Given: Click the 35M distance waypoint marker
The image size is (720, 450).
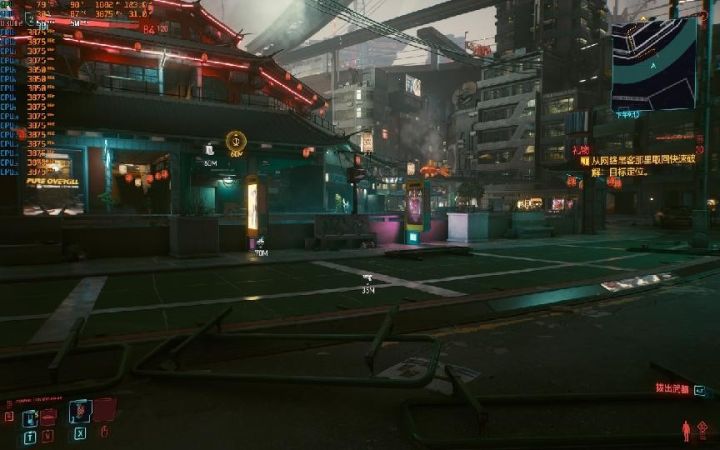Looking at the screenshot, I should 367,279.
